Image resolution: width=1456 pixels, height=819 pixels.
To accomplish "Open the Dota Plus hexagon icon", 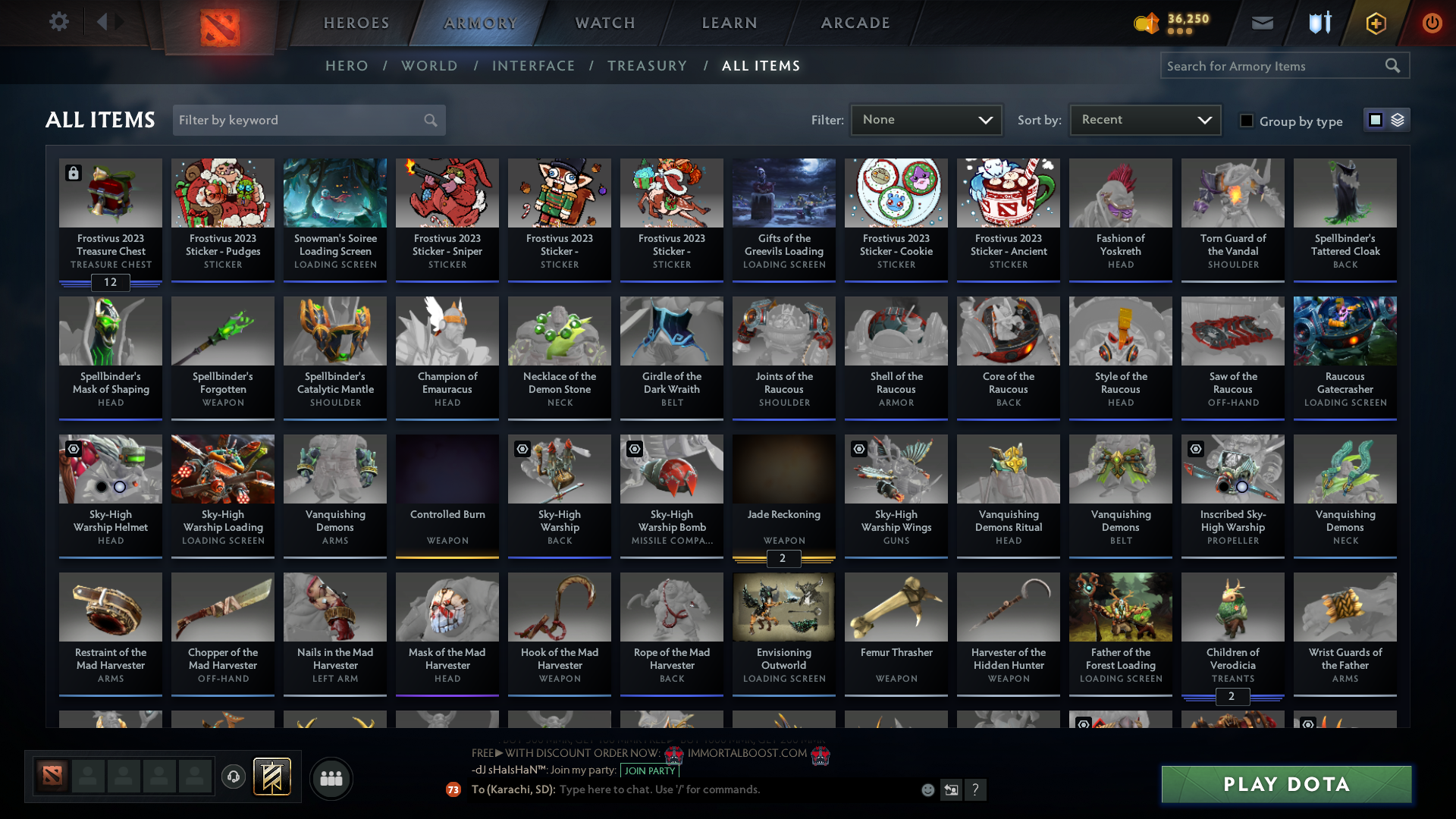I will (x=1375, y=23).
